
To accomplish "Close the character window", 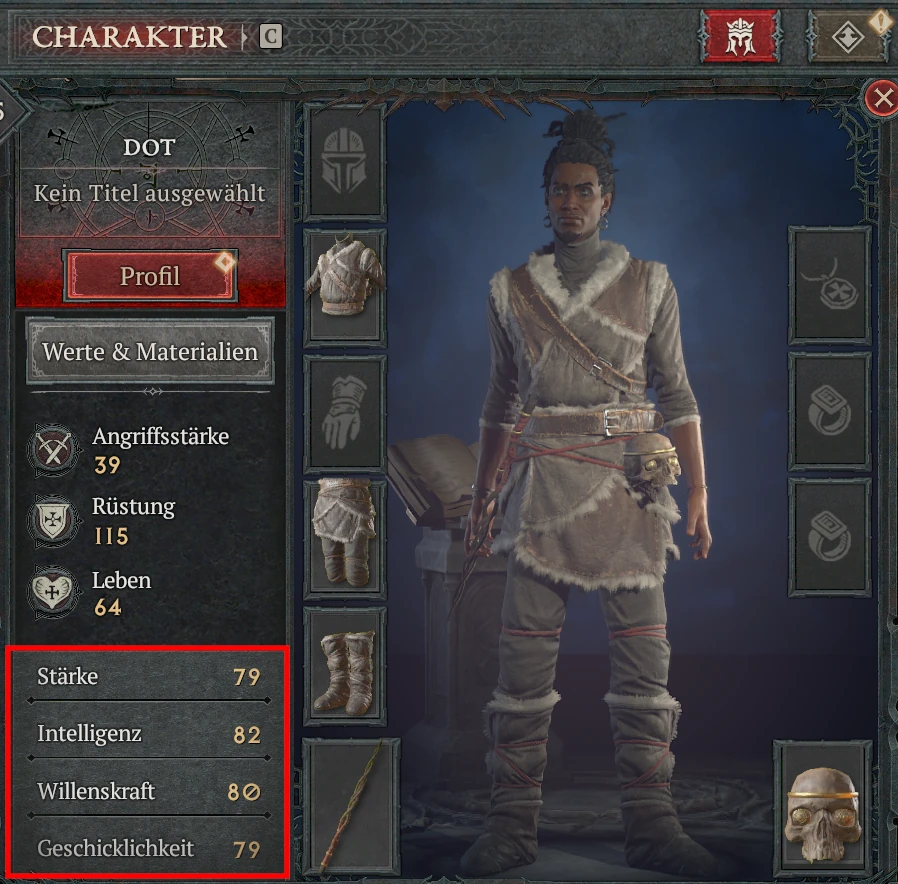I will [x=881, y=99].
